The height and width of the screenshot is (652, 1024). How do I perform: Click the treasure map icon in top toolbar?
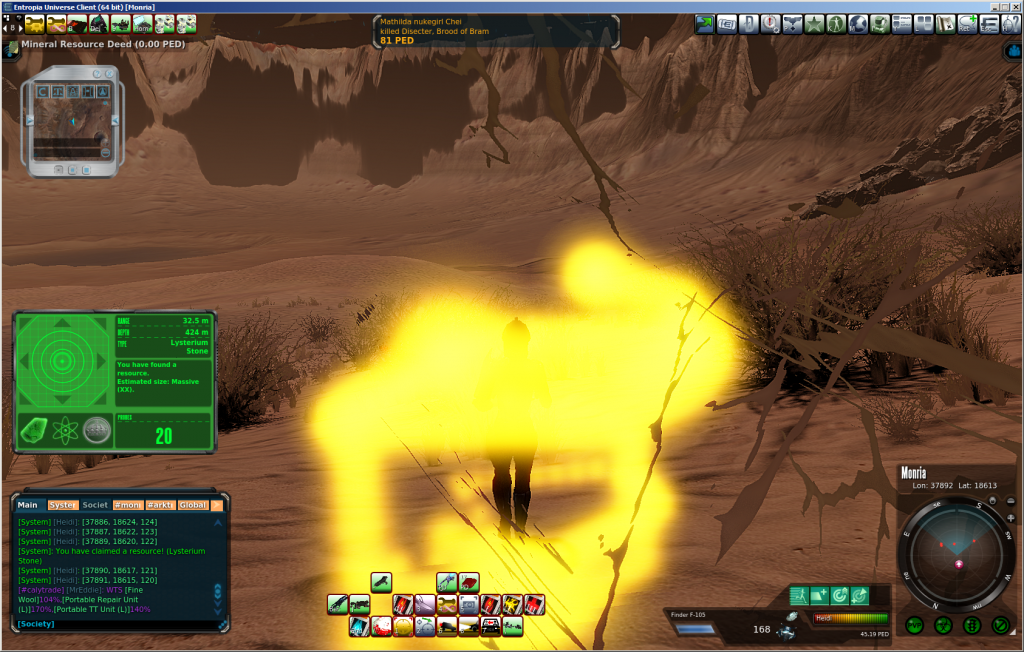(945, 23)
